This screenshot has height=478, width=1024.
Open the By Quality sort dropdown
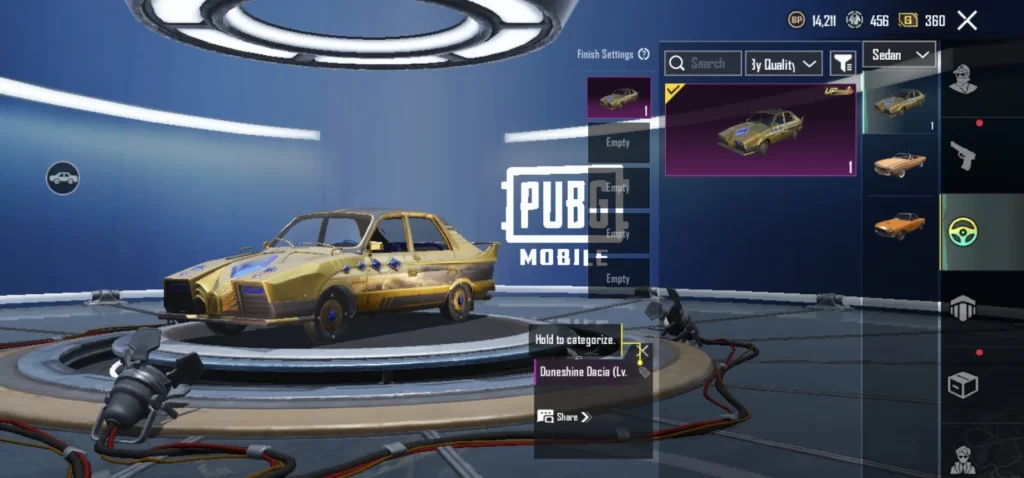tap(784, 64)
